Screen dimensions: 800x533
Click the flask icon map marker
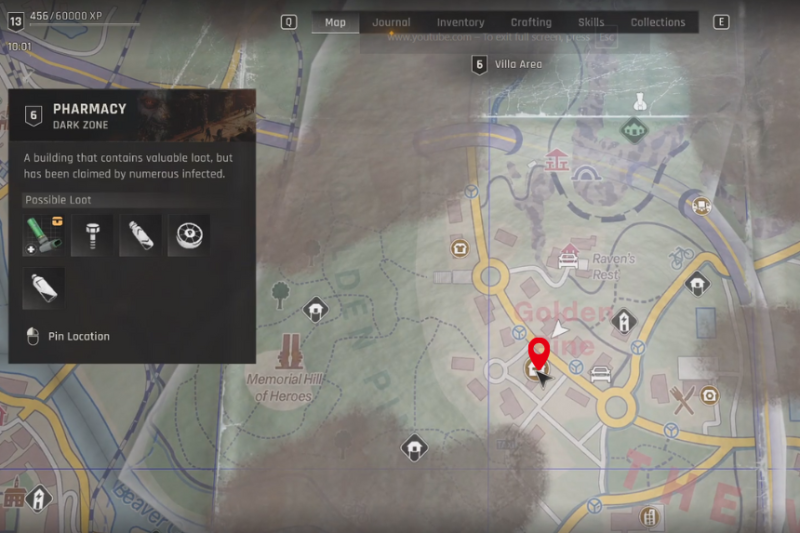(x=637, y=101)
